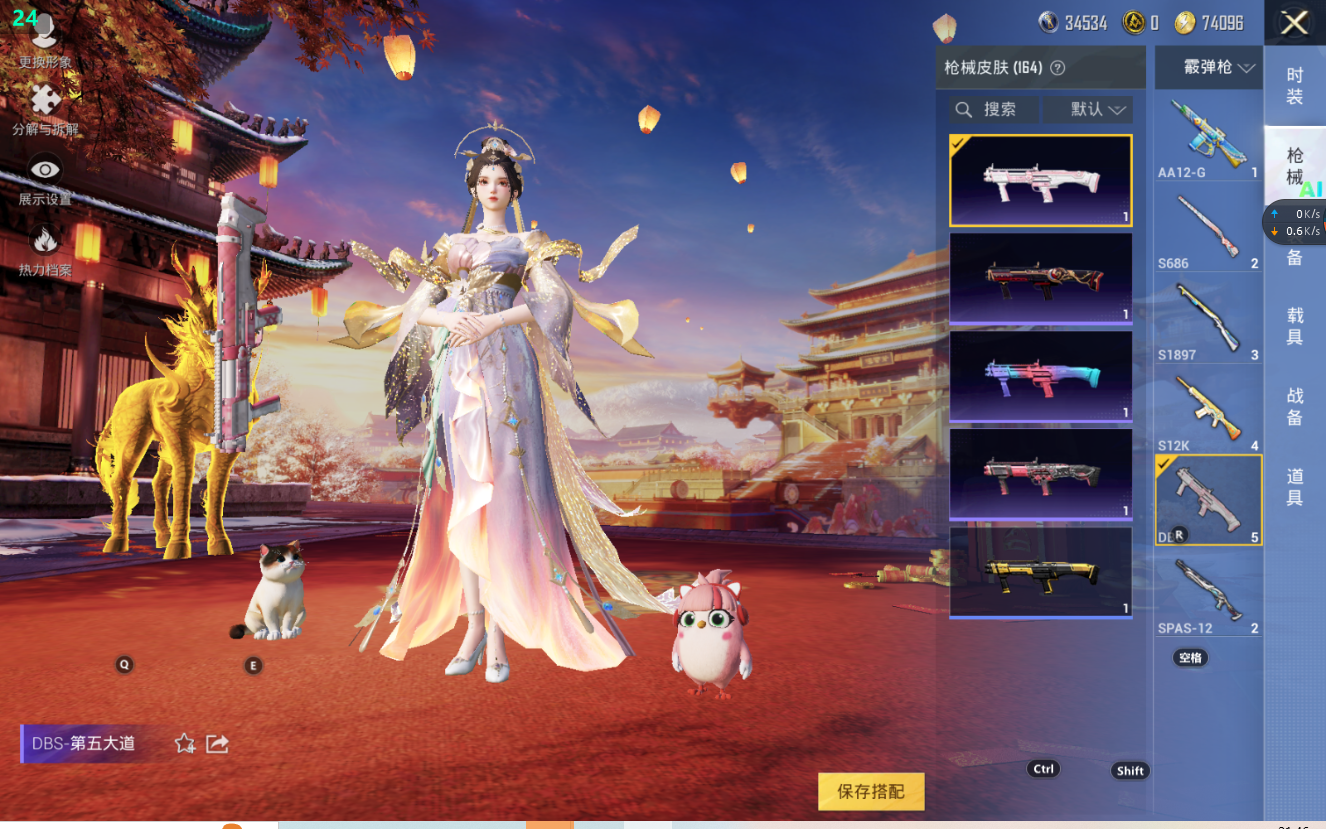The height and width of the screenshot is (829, 1326).
Task: Switch to the 时装 fashion tab
Action: point(1294,86)
